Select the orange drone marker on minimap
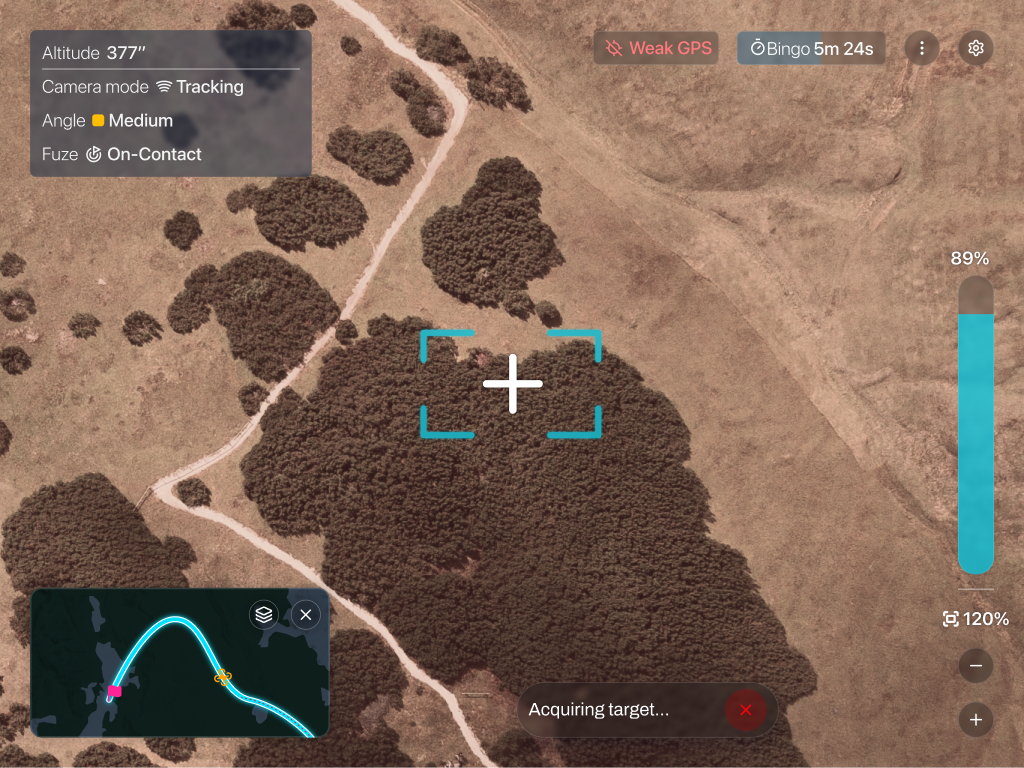This screenshot has width=1024, height=768. click(x=223, y=677)
